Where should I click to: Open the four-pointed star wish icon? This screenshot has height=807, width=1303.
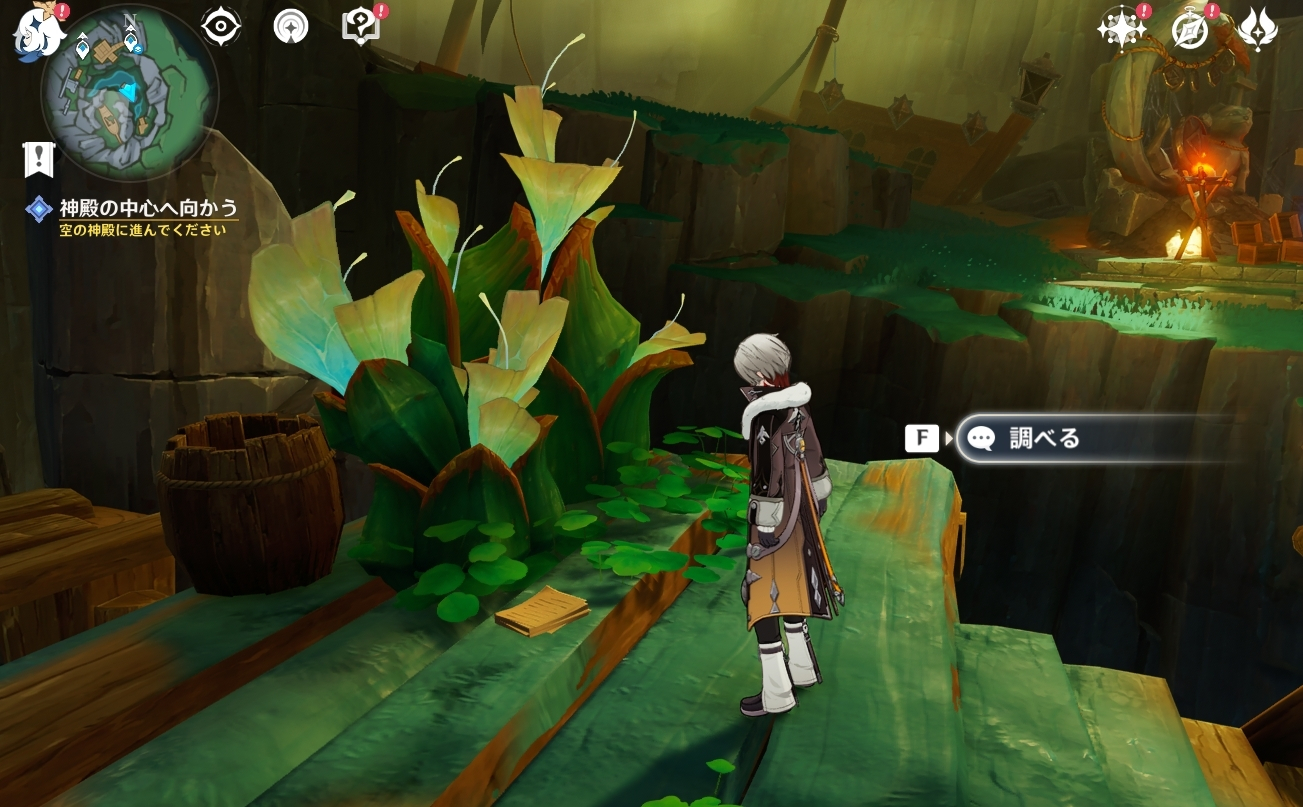[x=1120, y=29]
